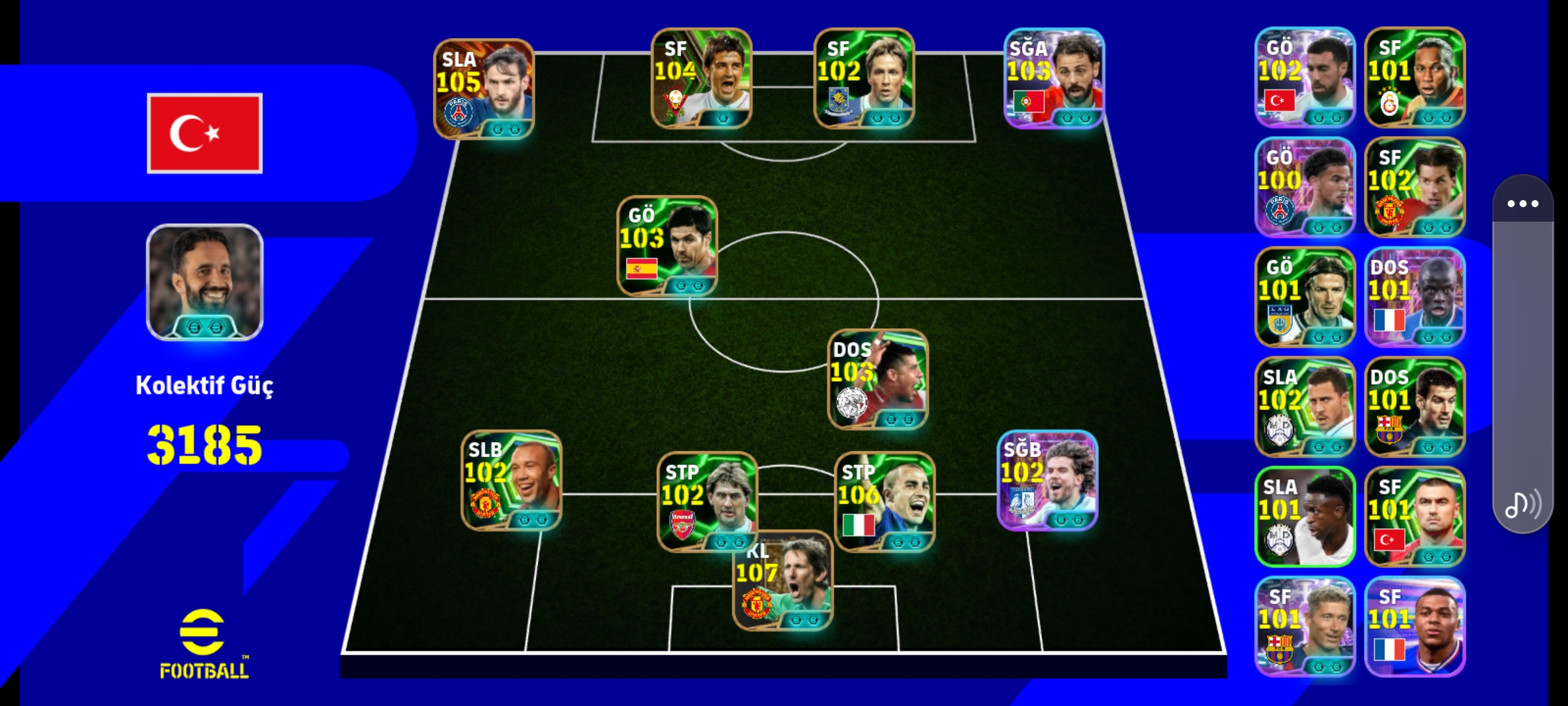The height and width of the screenshot is (706, 1568).
Task: Open the manager portrait card
Action: click(204, 282)
